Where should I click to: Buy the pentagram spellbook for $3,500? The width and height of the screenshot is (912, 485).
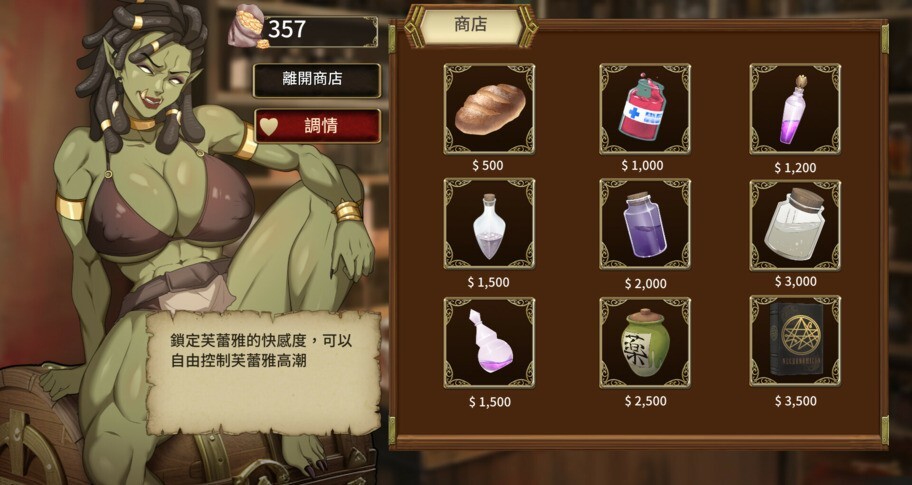[x=795, y=342]
